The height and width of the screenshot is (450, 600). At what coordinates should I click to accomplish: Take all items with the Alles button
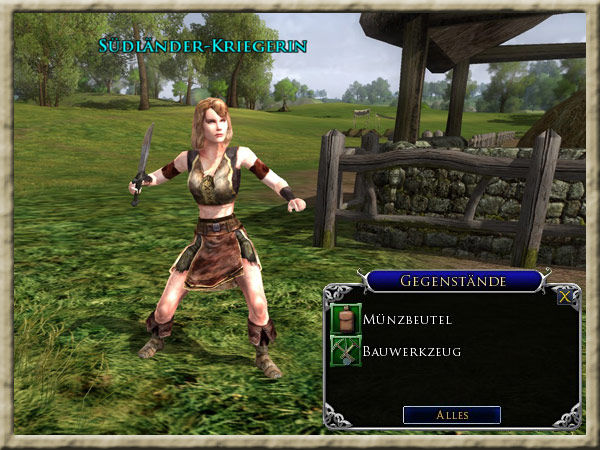452,414
